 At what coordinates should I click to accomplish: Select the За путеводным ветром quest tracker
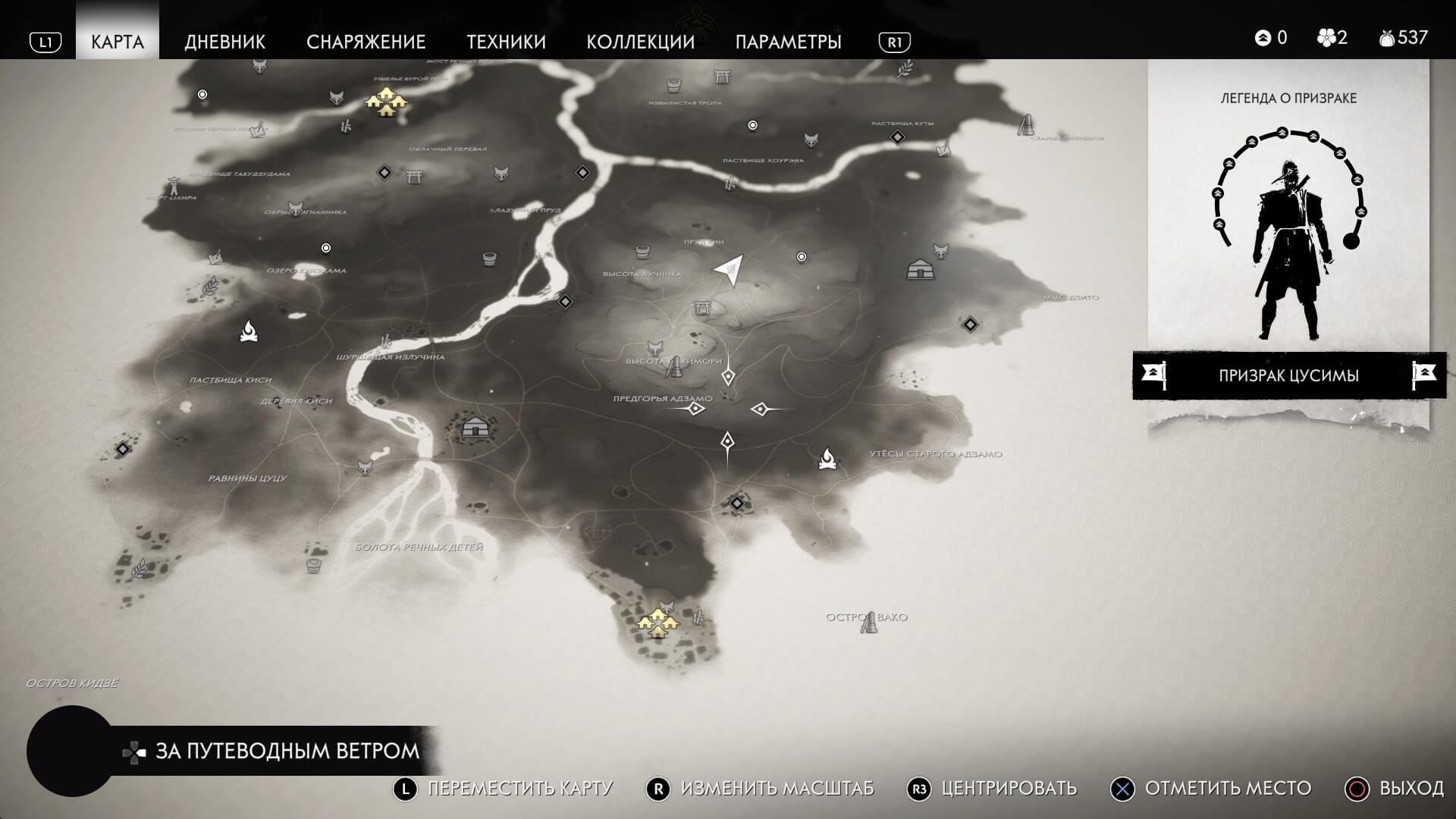(x=287, y=751)
